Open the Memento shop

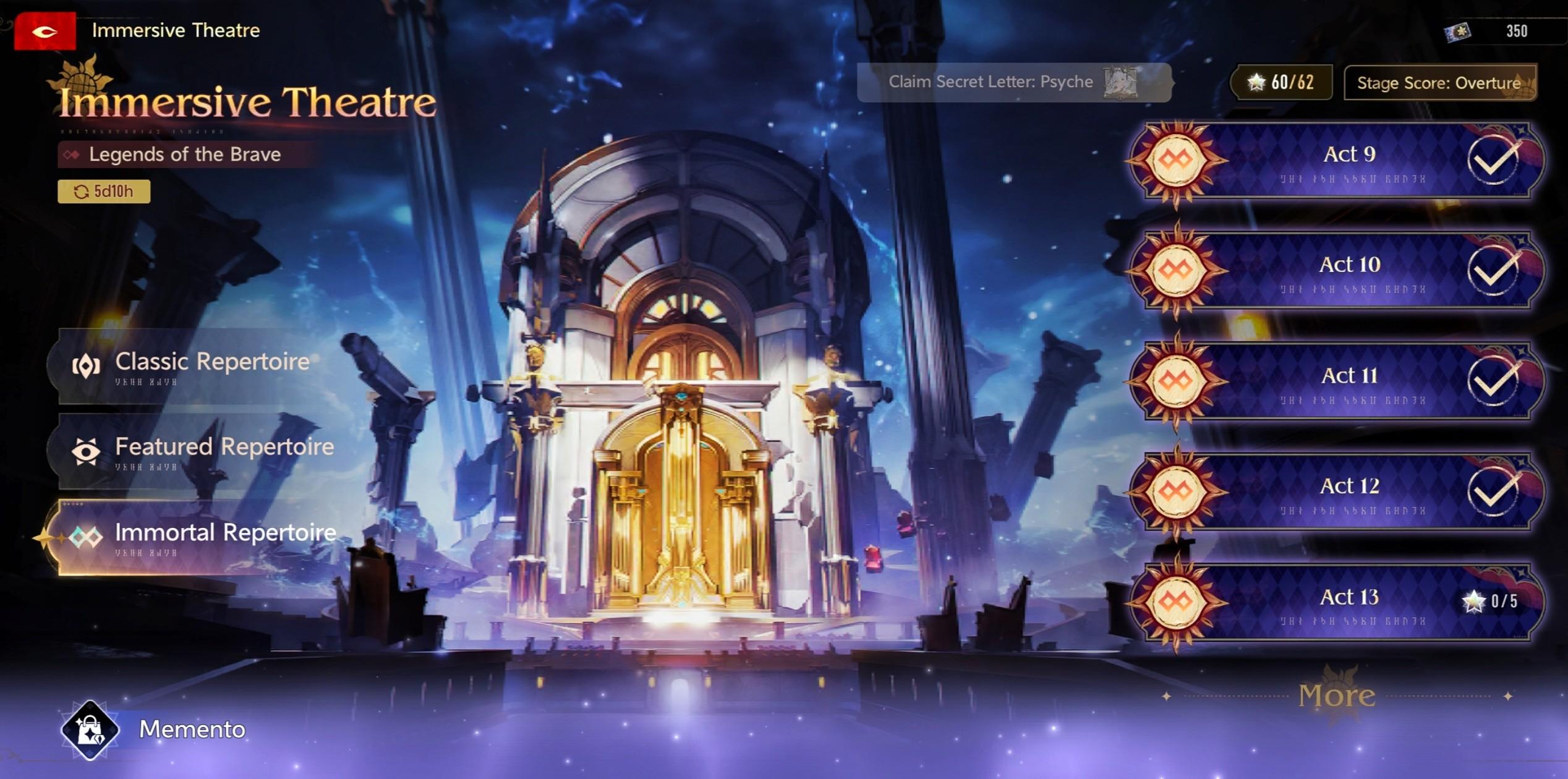tap(155, 730)
